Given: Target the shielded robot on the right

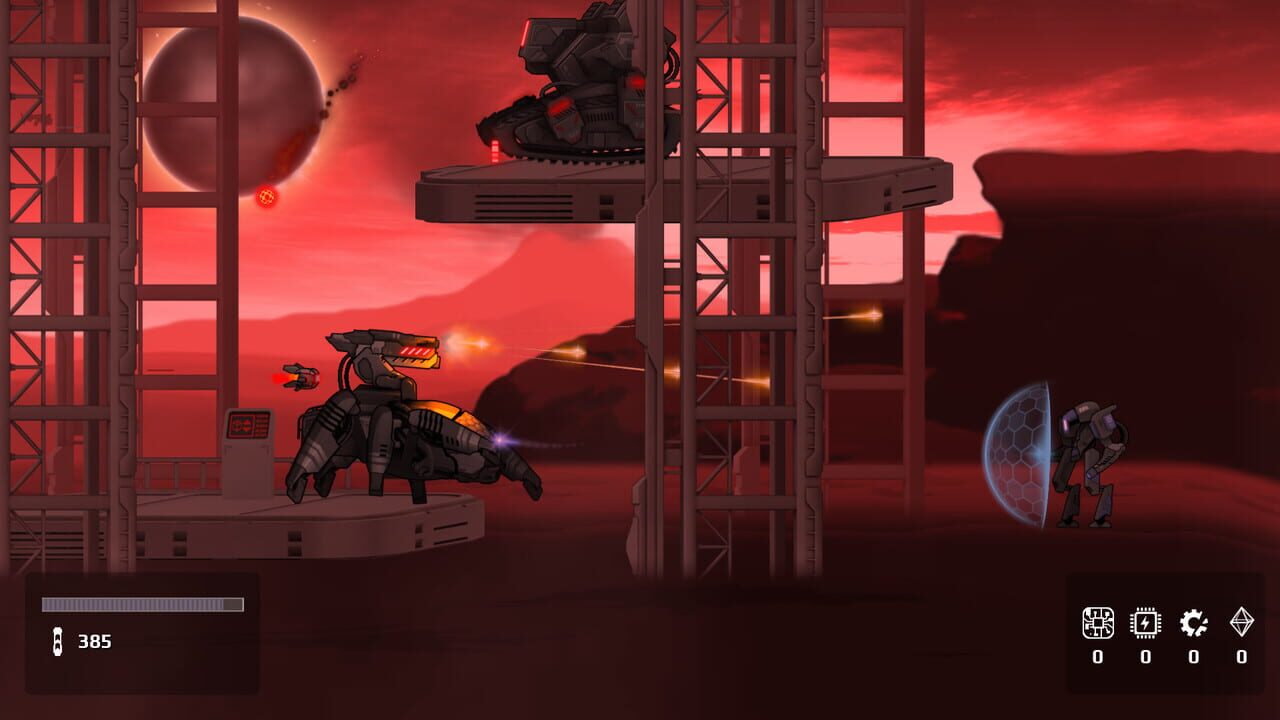Looking at the screenshot, I should point(1090,455).
